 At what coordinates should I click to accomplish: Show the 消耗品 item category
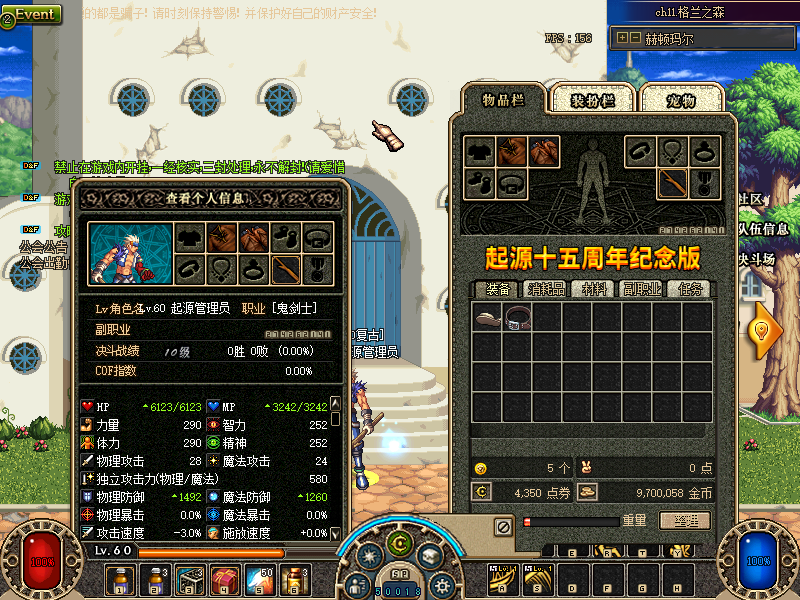(545, 289)
